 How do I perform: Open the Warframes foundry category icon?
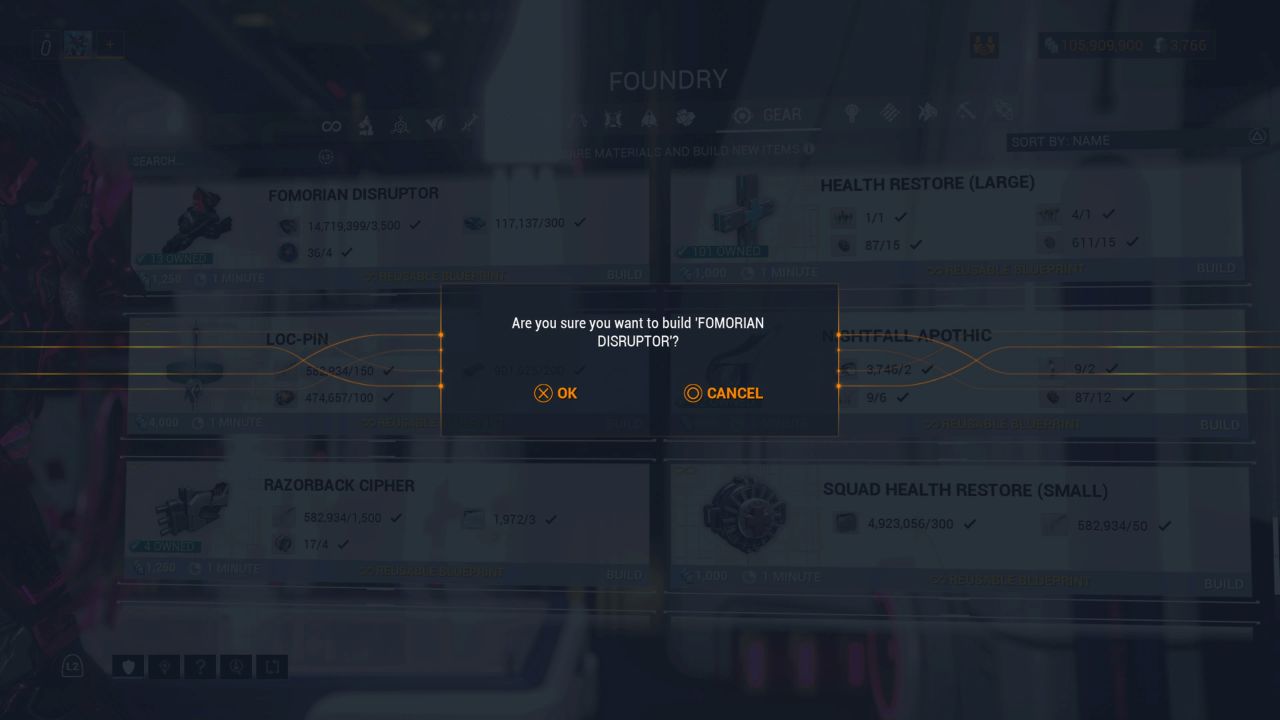(x=367, y=124)
